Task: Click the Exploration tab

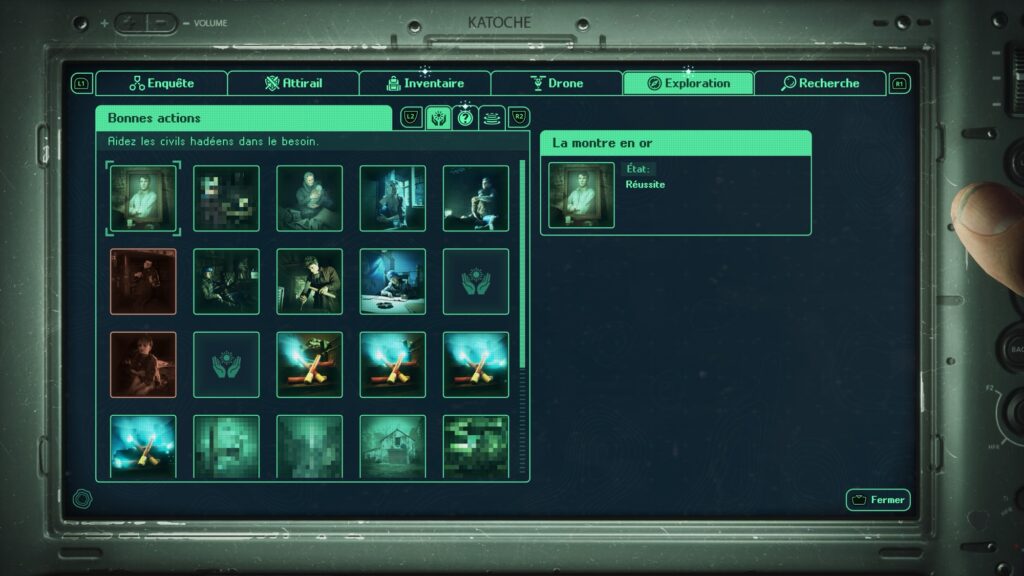Action: [688, 84]
